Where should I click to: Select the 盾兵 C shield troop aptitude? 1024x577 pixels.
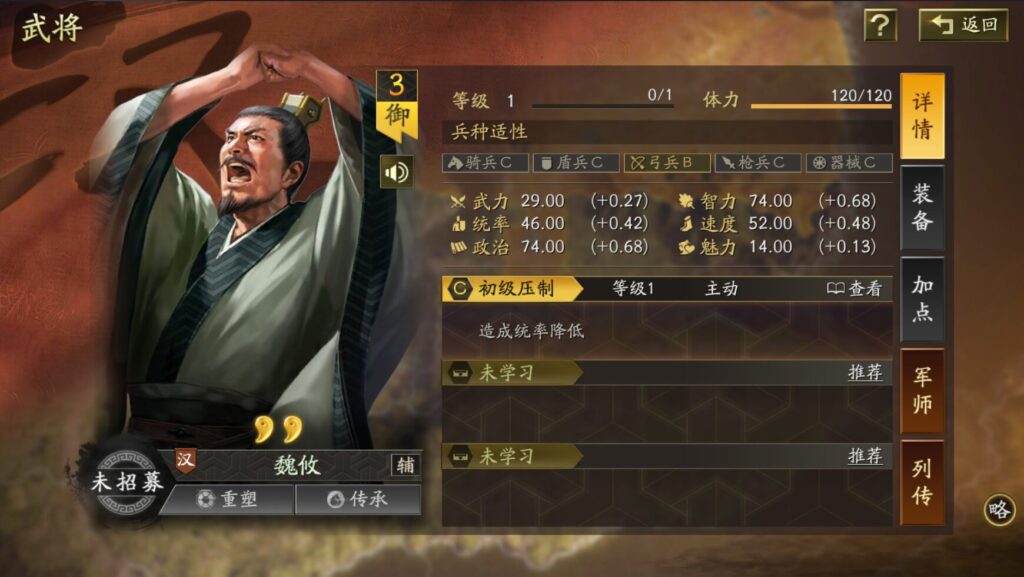tap(576, 162)
